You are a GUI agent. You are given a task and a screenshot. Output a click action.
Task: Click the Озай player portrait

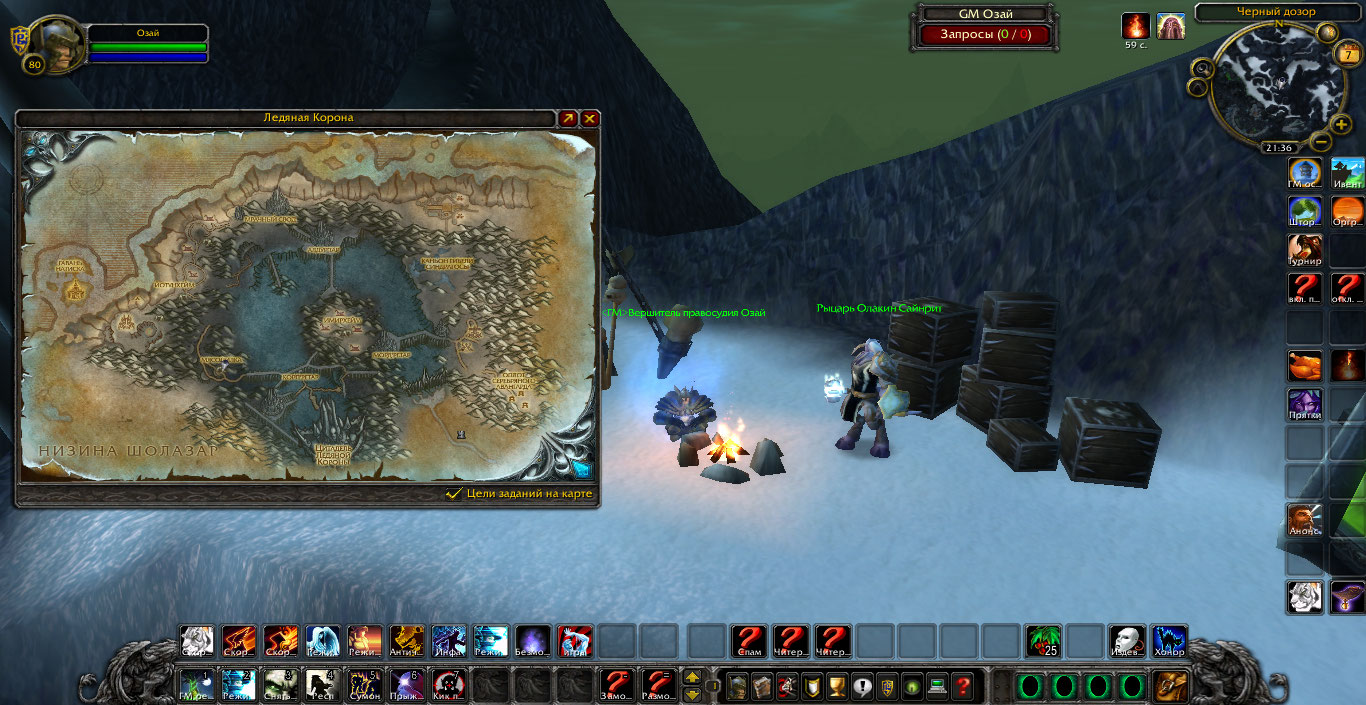58,43
